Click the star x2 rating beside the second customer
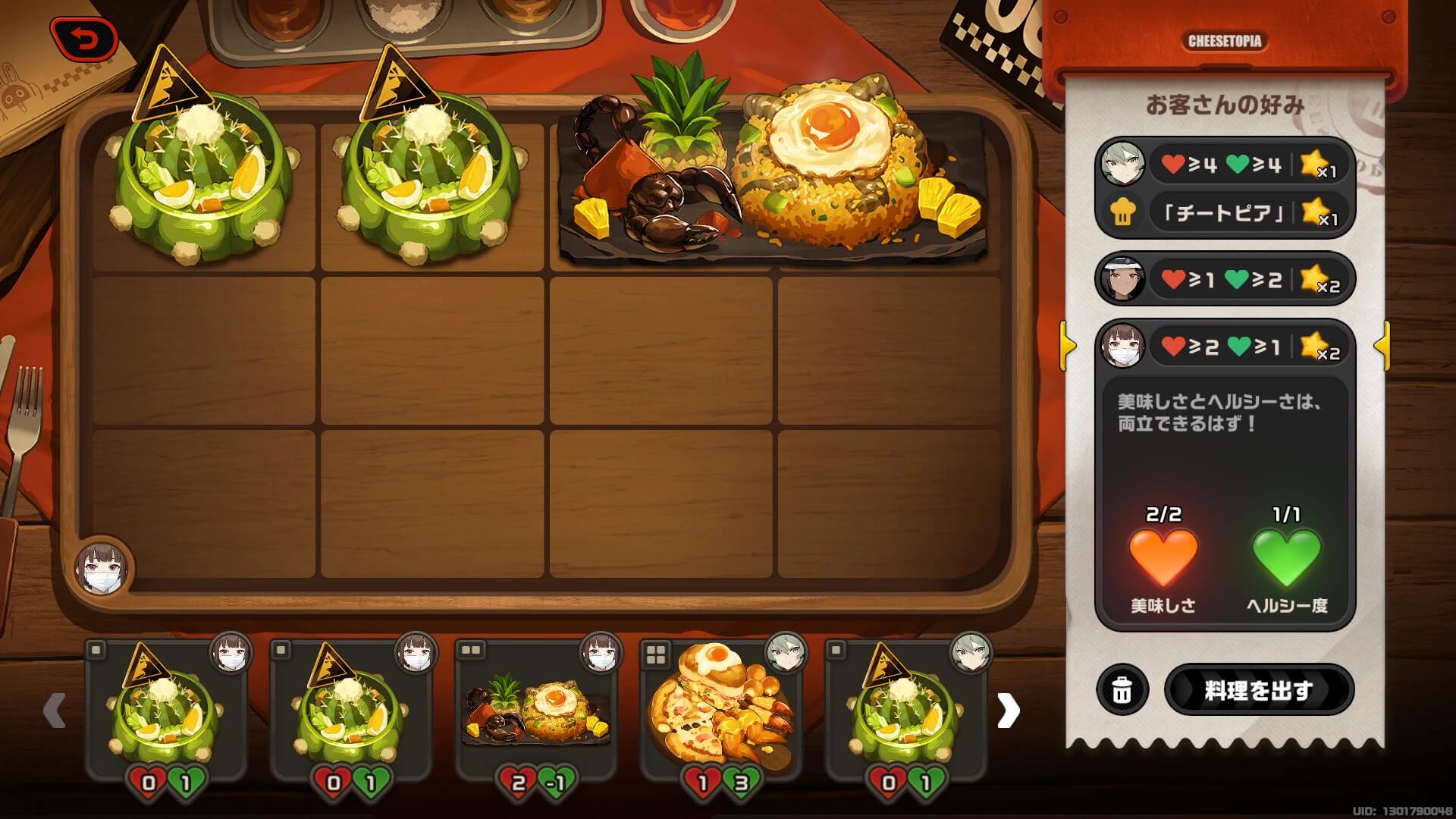1456x819 pixels. click(1319, 280)
